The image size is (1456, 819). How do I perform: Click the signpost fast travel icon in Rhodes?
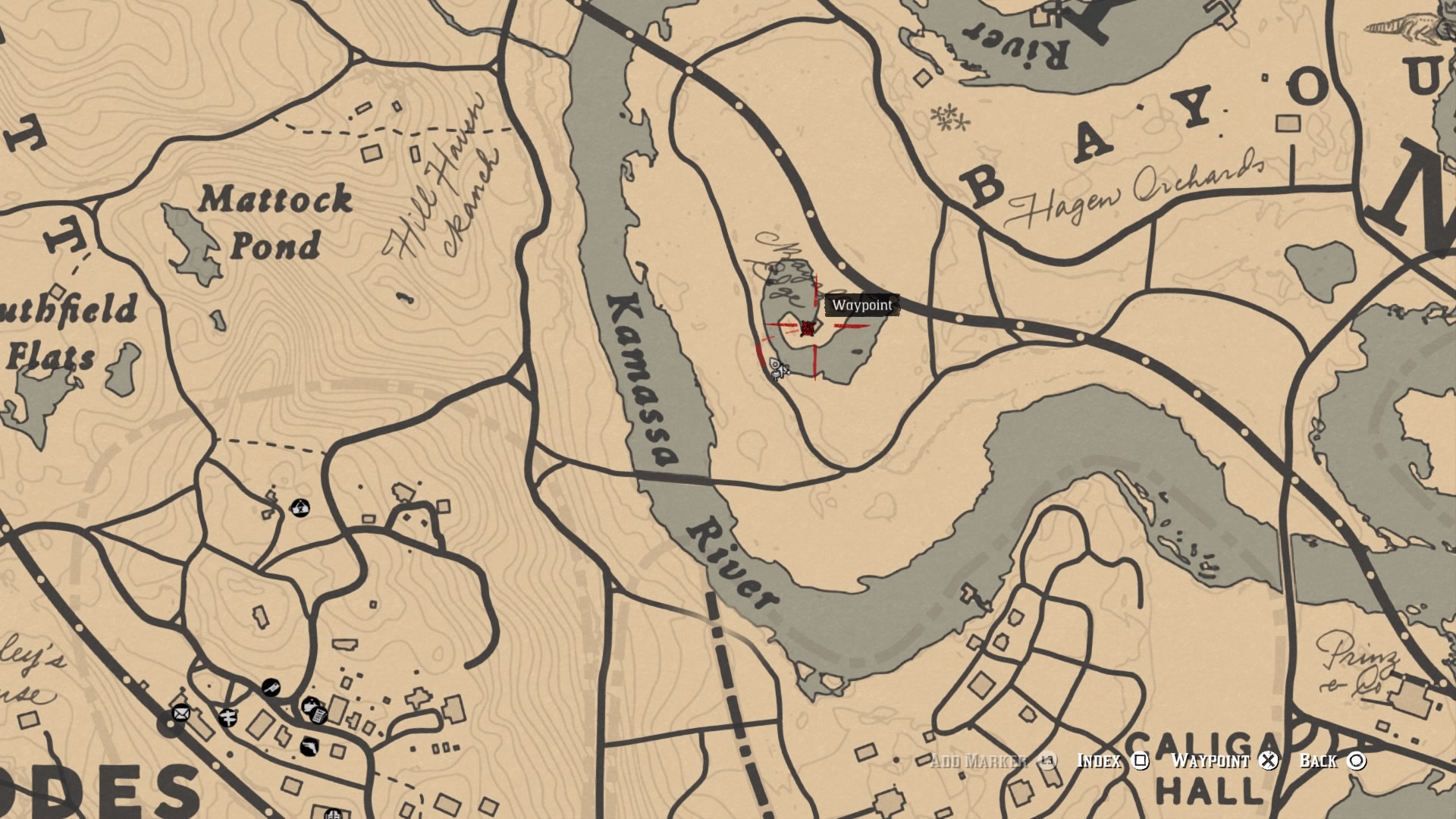229,717
